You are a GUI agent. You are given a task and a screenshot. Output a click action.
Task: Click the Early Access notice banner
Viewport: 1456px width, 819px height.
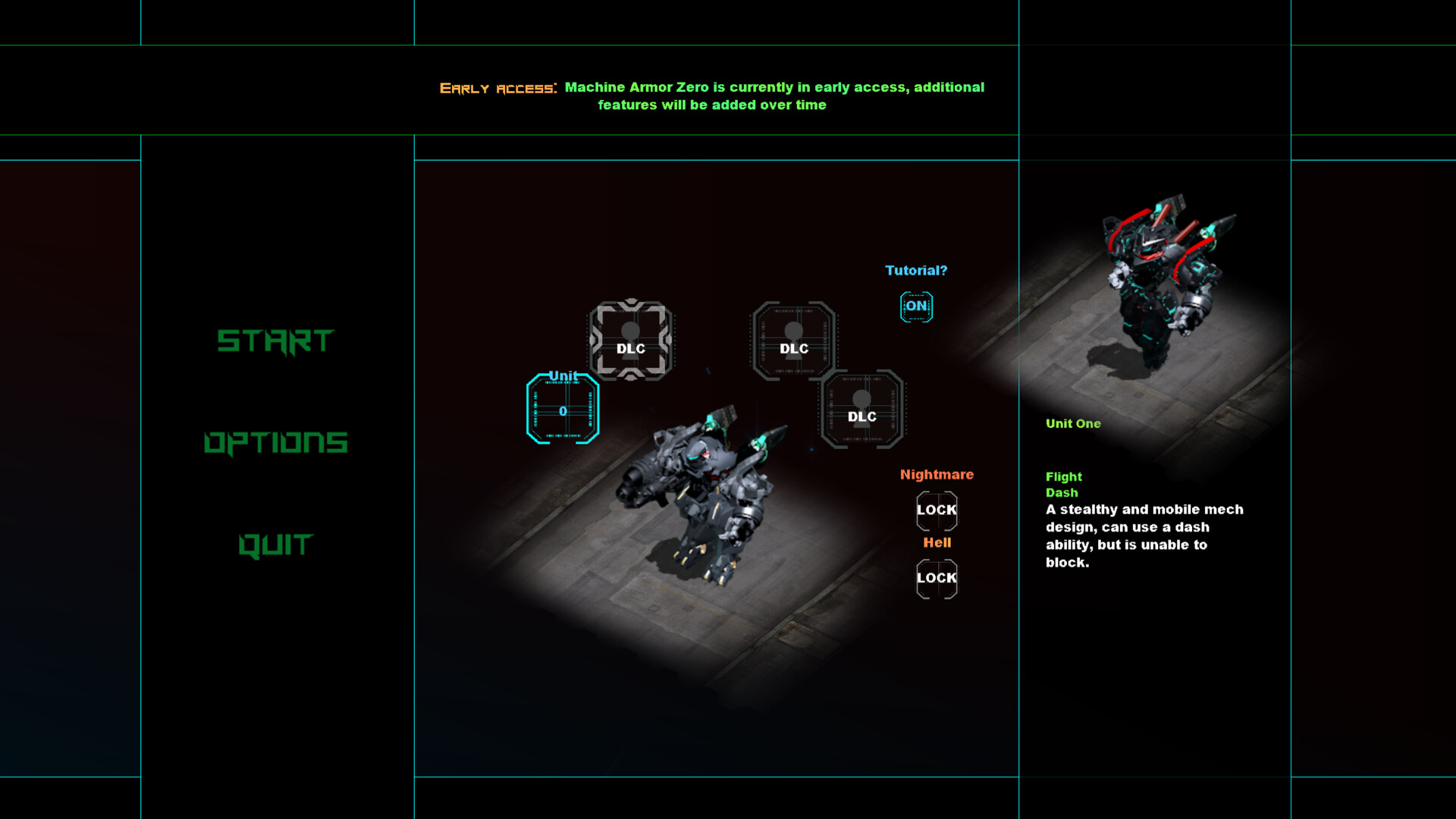713,96
